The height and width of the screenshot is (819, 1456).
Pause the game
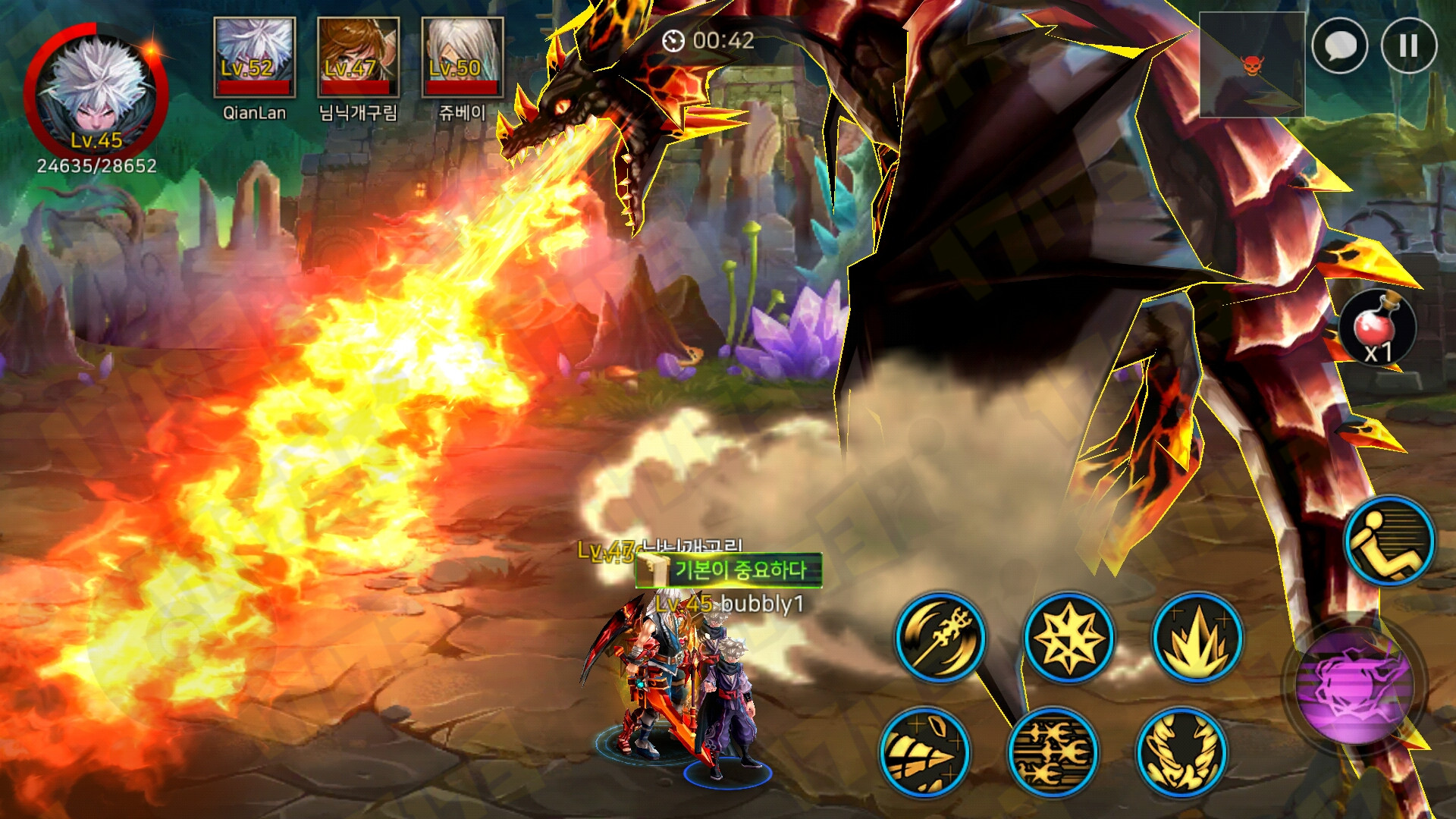coord(1408,46)
